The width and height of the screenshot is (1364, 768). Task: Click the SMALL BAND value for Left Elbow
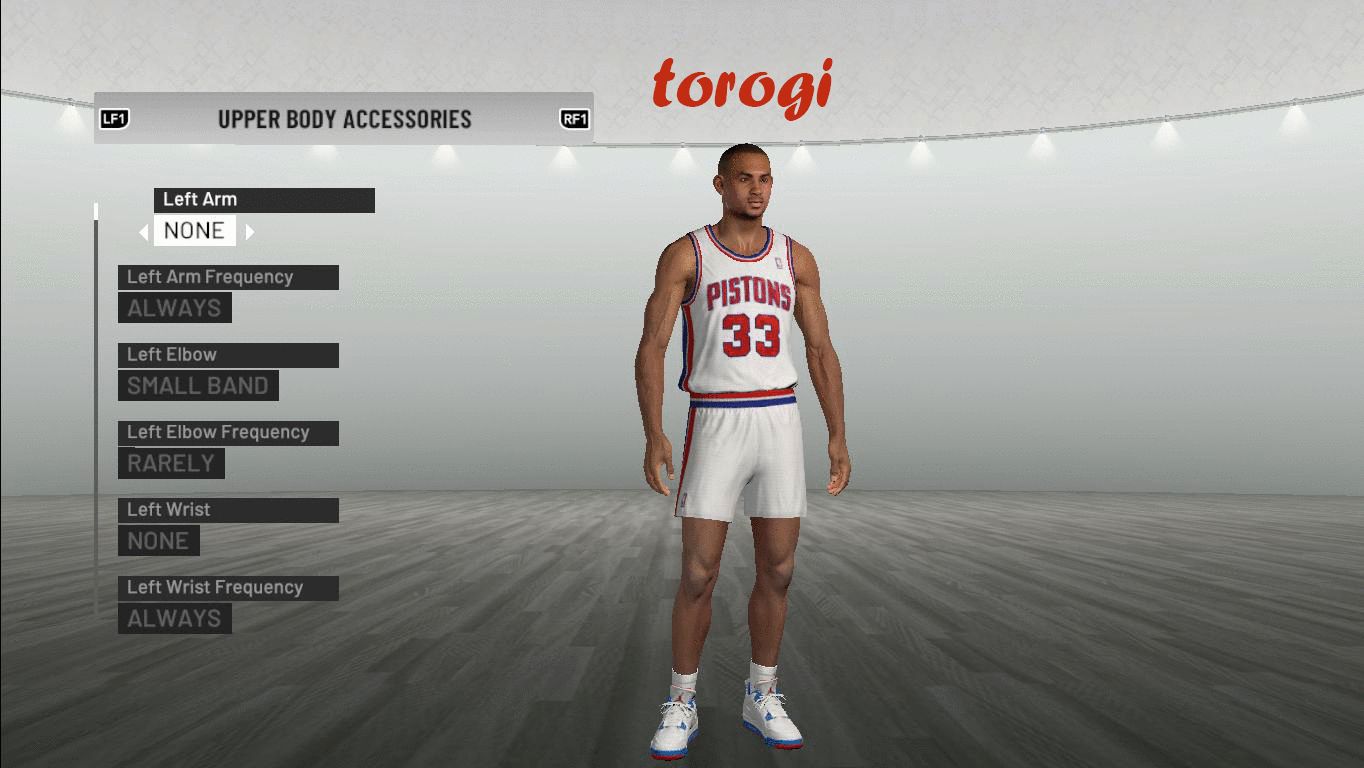click(198, 386)
